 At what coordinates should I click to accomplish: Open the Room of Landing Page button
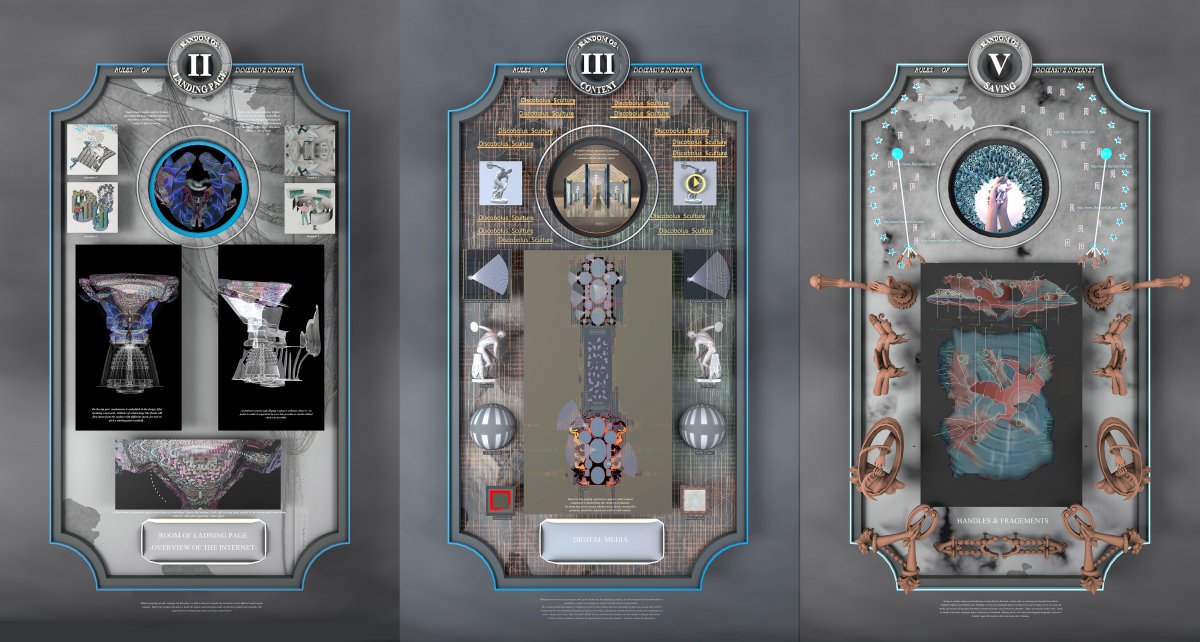(199, 547)
